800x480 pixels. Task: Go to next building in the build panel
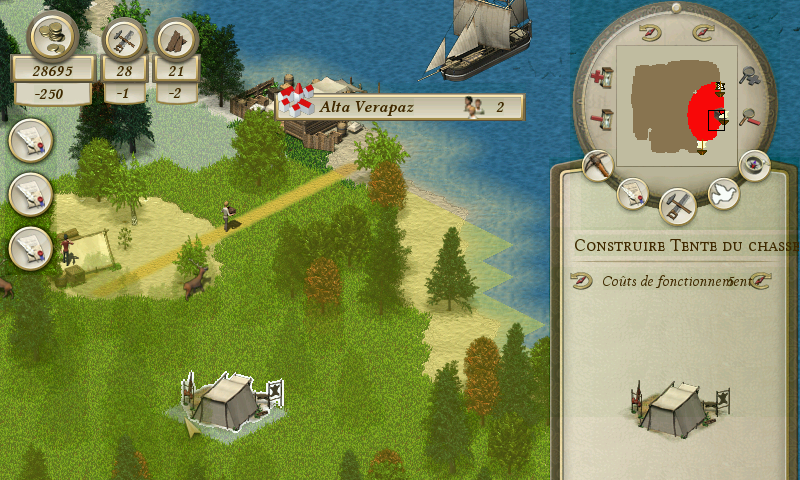(759, 282)
